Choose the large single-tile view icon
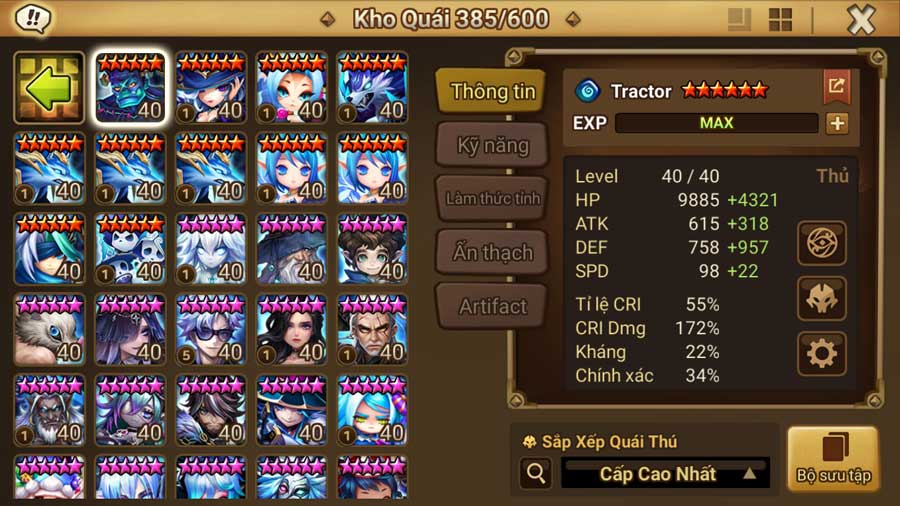Viewport: 900px width, 506px height. click(740, 19)
